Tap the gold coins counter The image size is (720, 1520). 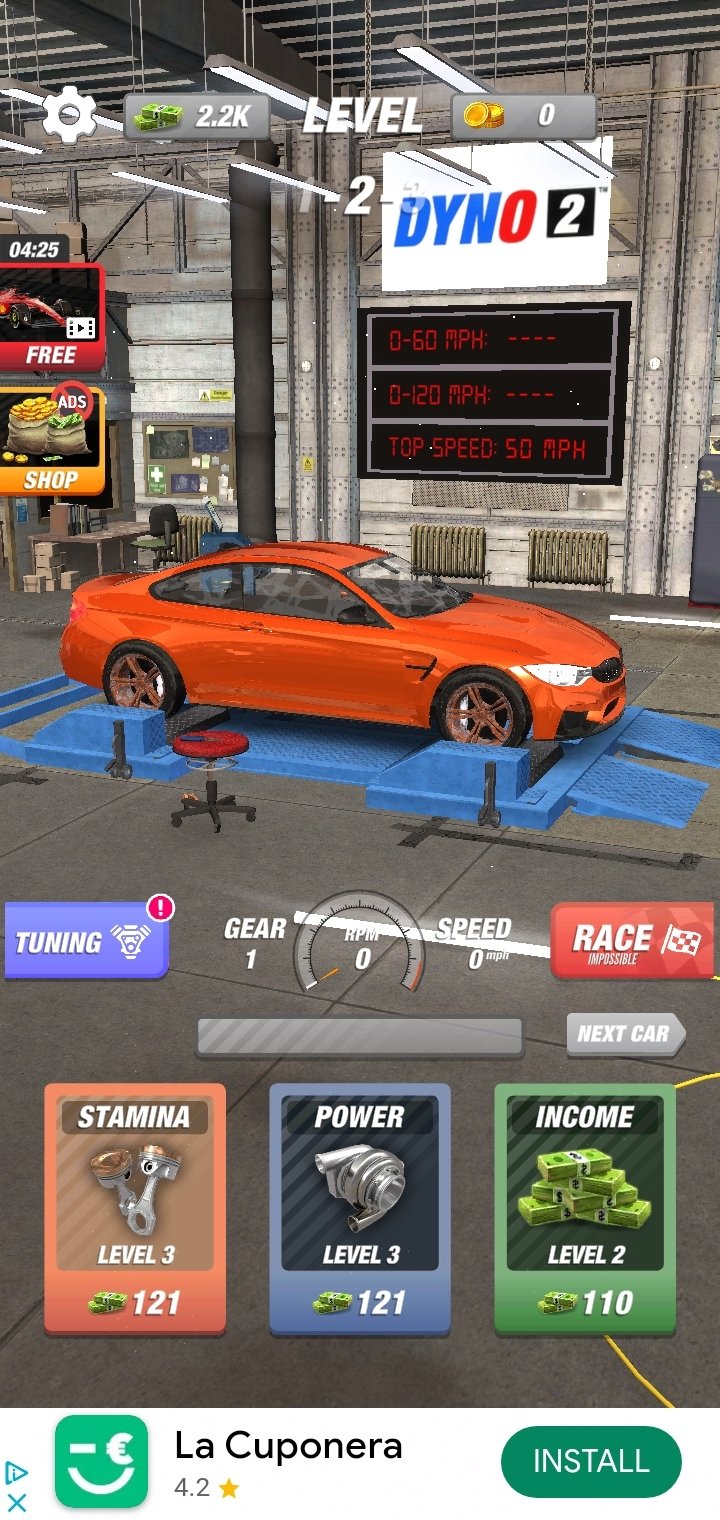pos(524,116)
